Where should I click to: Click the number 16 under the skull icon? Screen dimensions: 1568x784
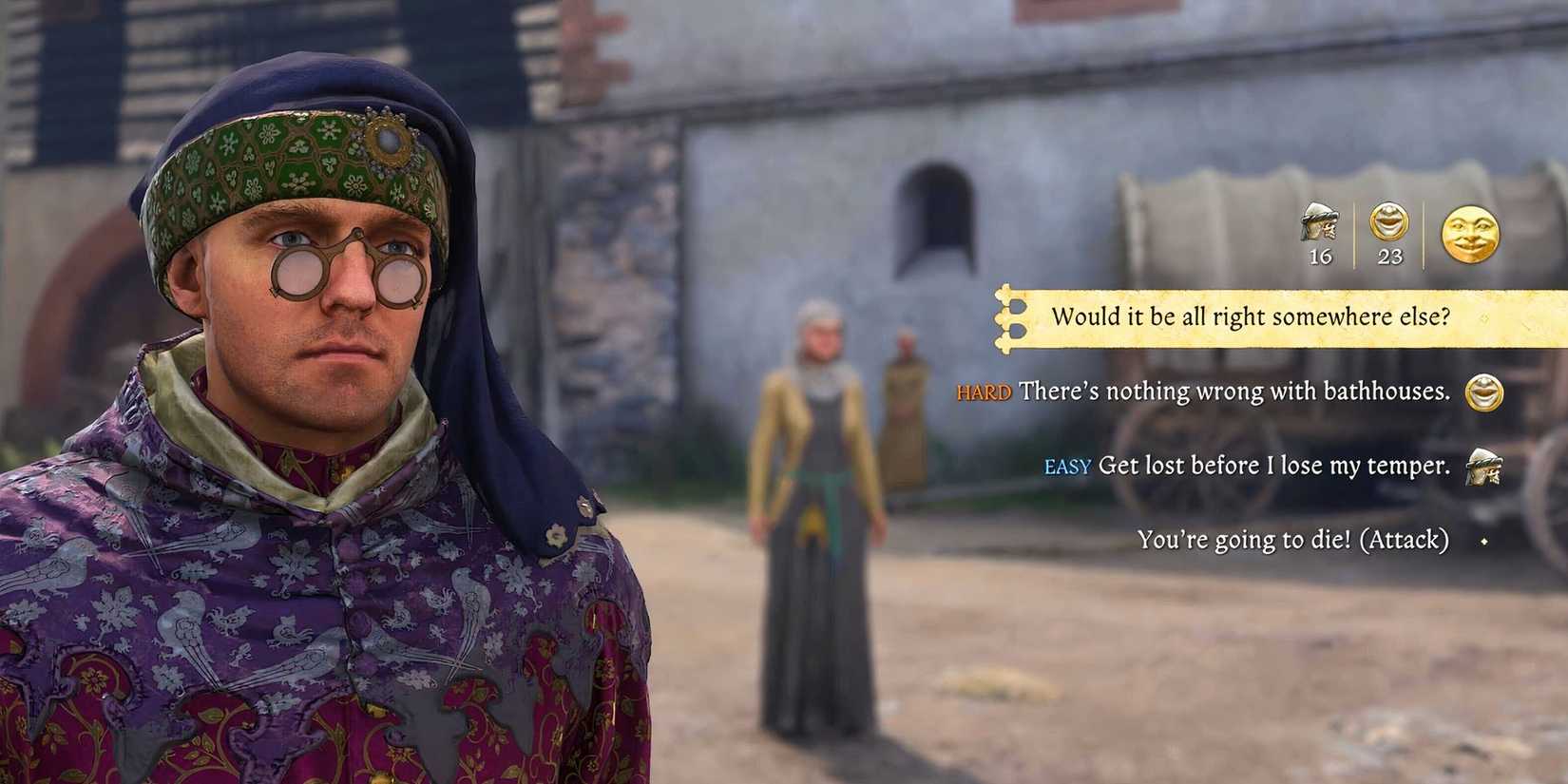1321,255
